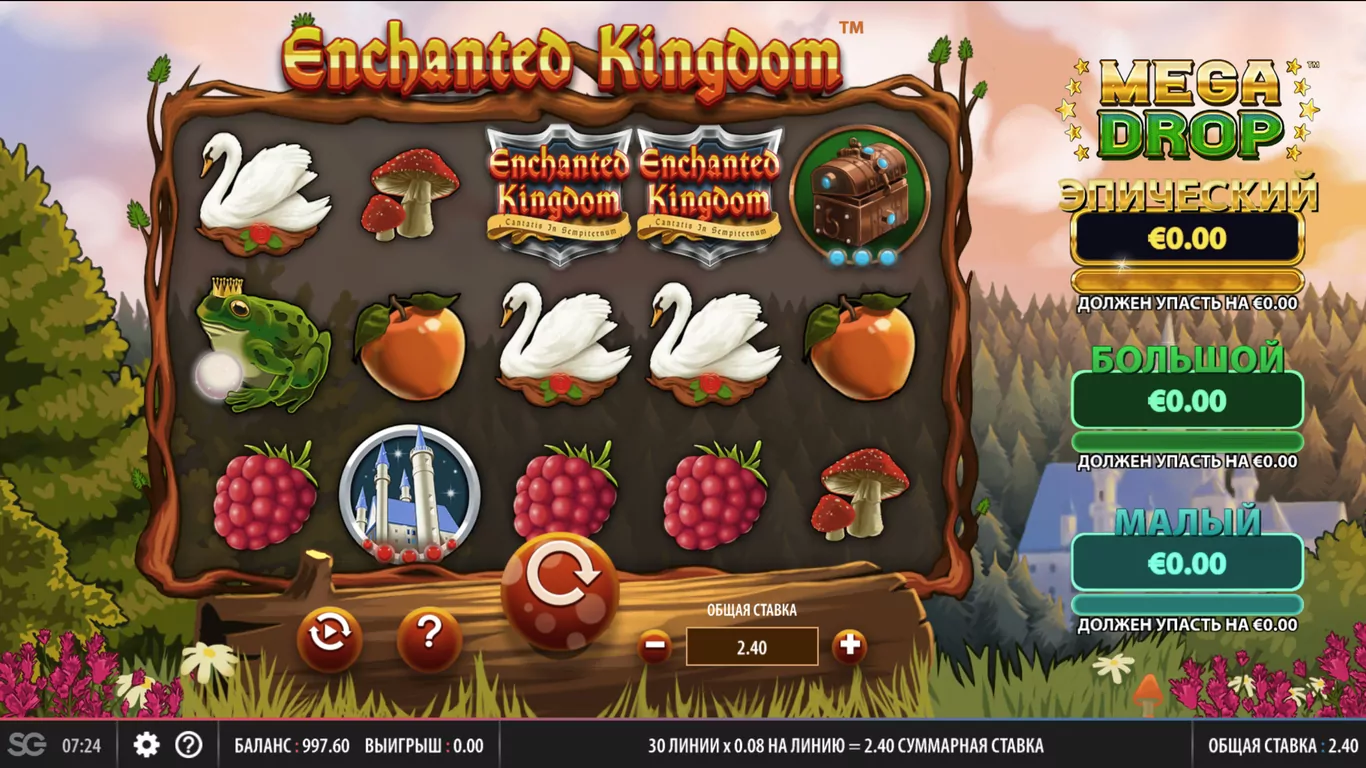Click the 2.40 total bet field
This screenshot has height=768, width=1366.
tap(752, 647)
